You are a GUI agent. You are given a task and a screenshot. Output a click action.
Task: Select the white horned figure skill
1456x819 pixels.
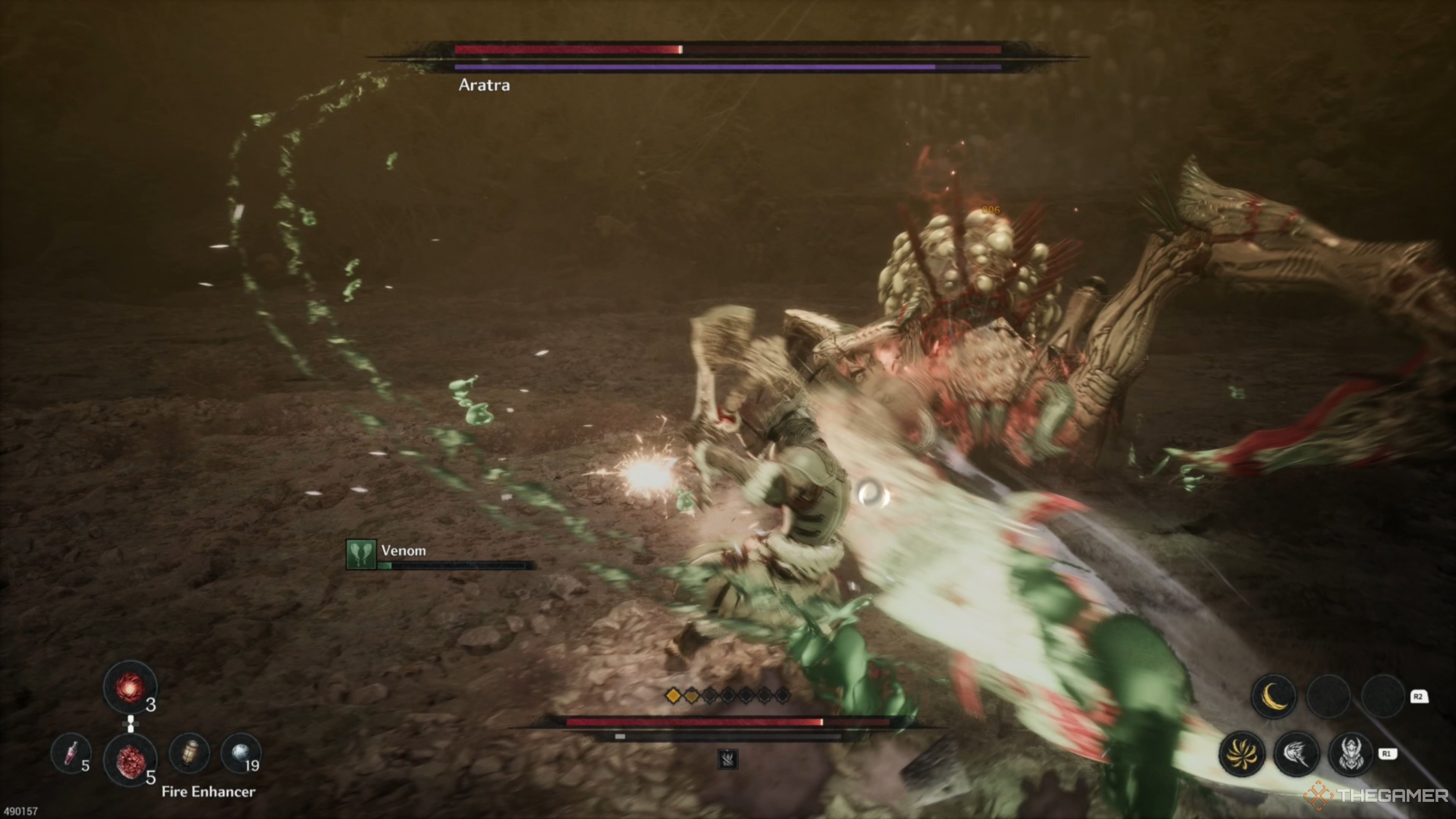1350,753
